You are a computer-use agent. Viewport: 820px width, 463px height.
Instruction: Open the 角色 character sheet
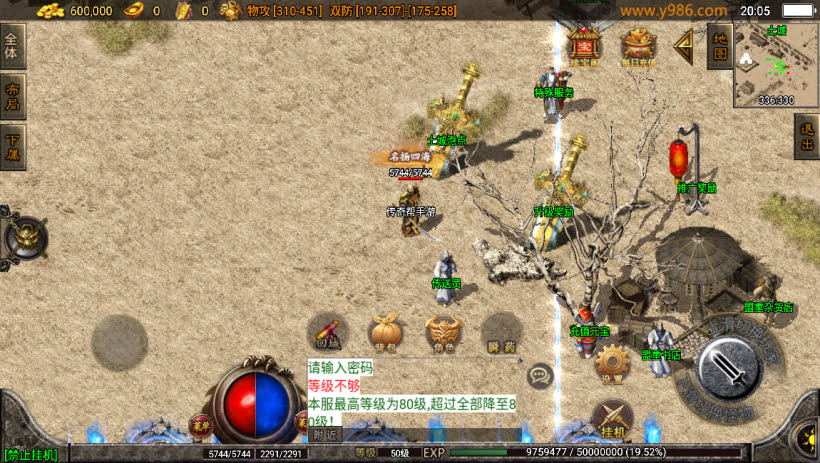click(x=443, y=332)
